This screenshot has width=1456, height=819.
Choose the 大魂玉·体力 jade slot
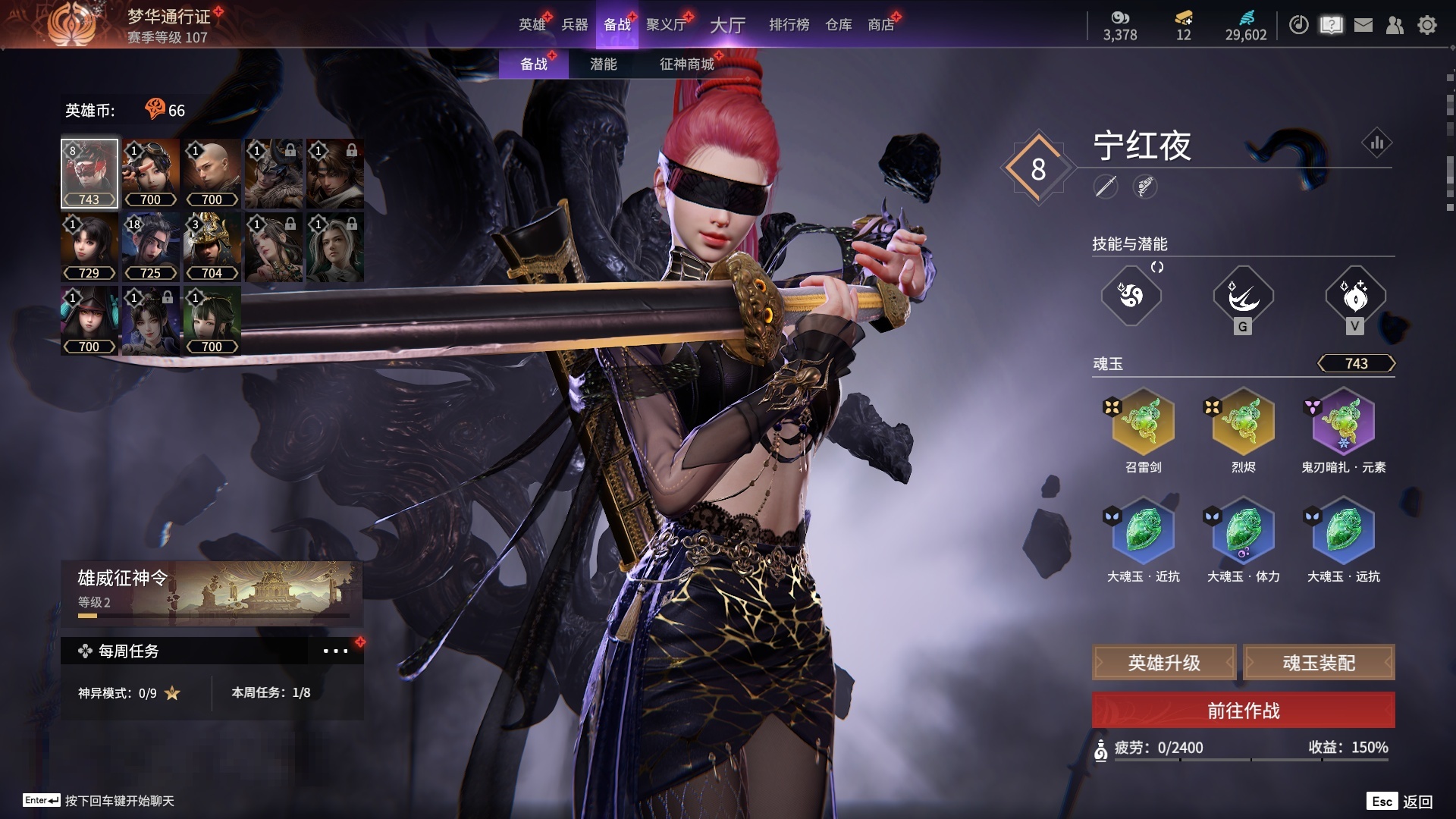click(1243, 531)
